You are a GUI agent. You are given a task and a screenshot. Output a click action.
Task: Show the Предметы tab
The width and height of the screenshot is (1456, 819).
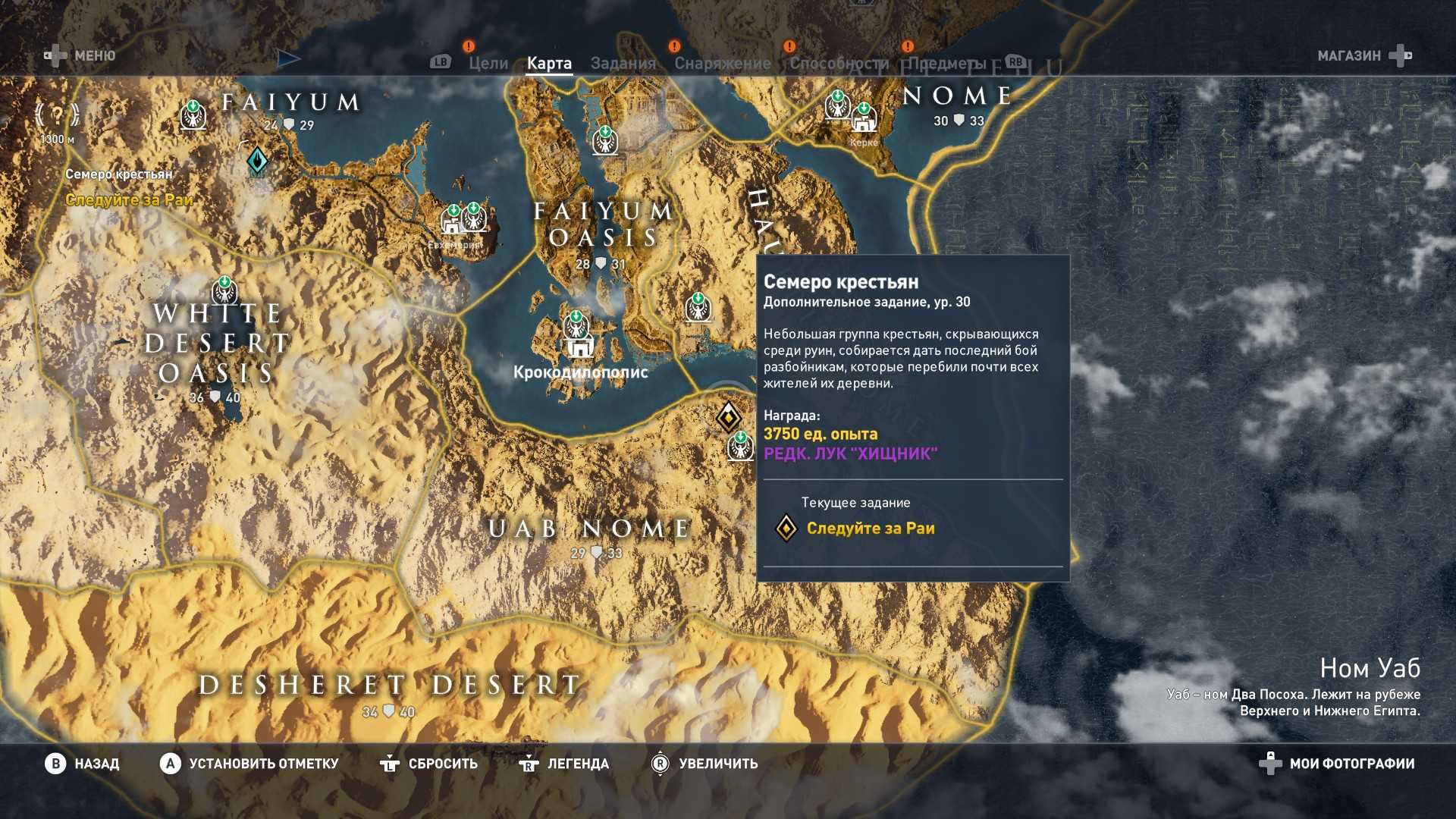tap(947, 64)
